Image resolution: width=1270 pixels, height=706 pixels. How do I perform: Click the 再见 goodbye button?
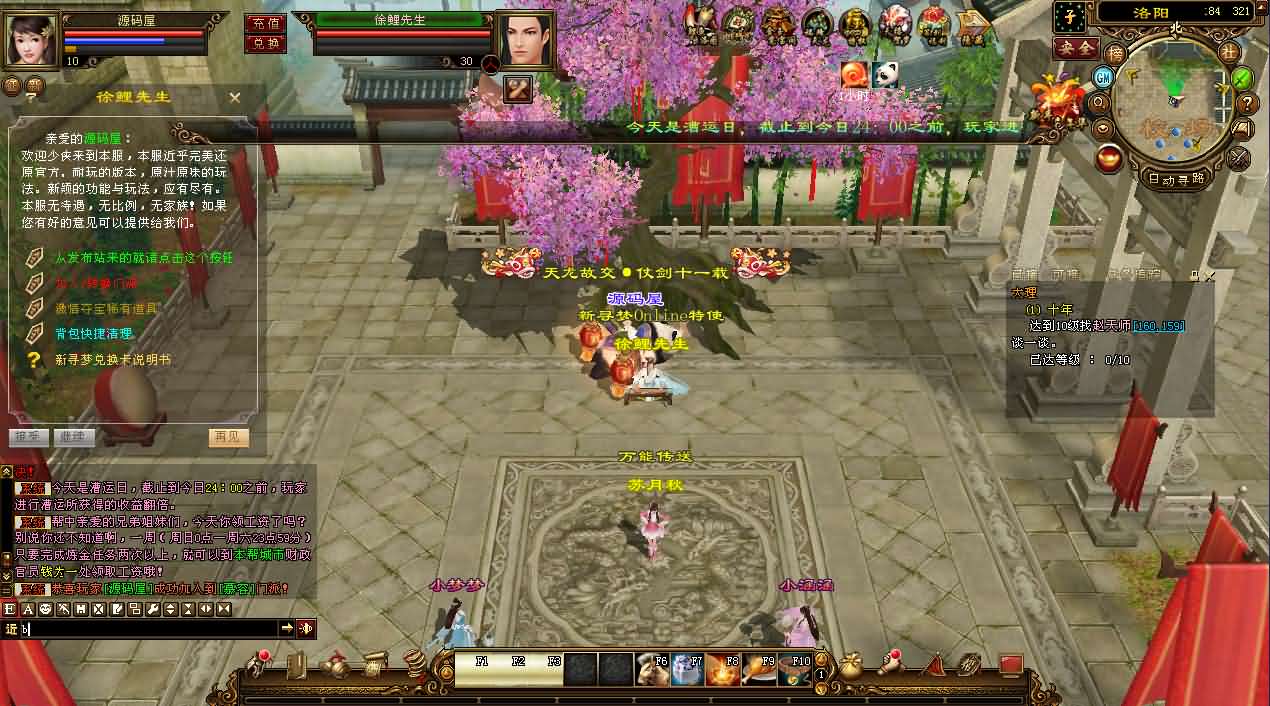229,437
